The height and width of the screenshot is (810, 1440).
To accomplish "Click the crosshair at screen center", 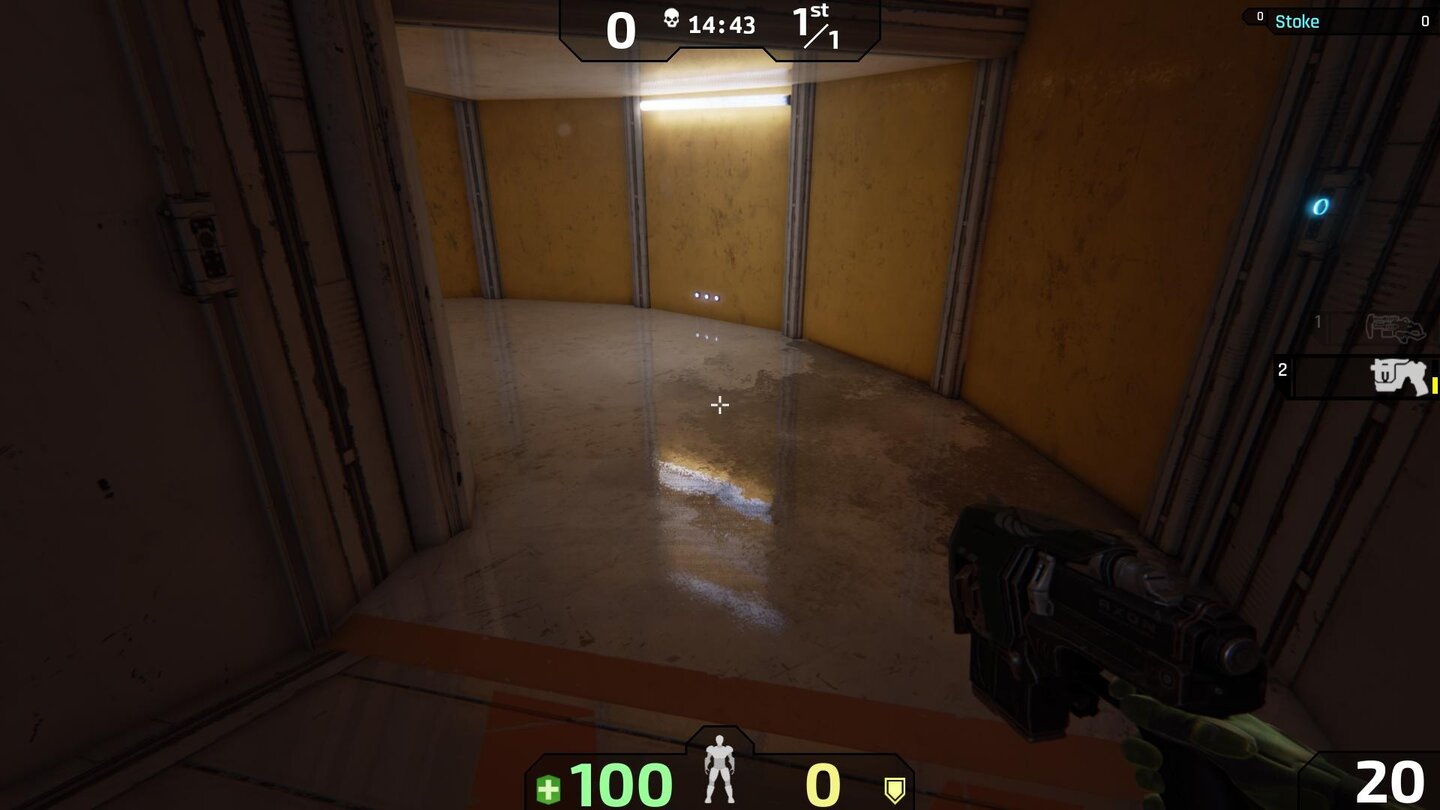I will coord(719,405).
